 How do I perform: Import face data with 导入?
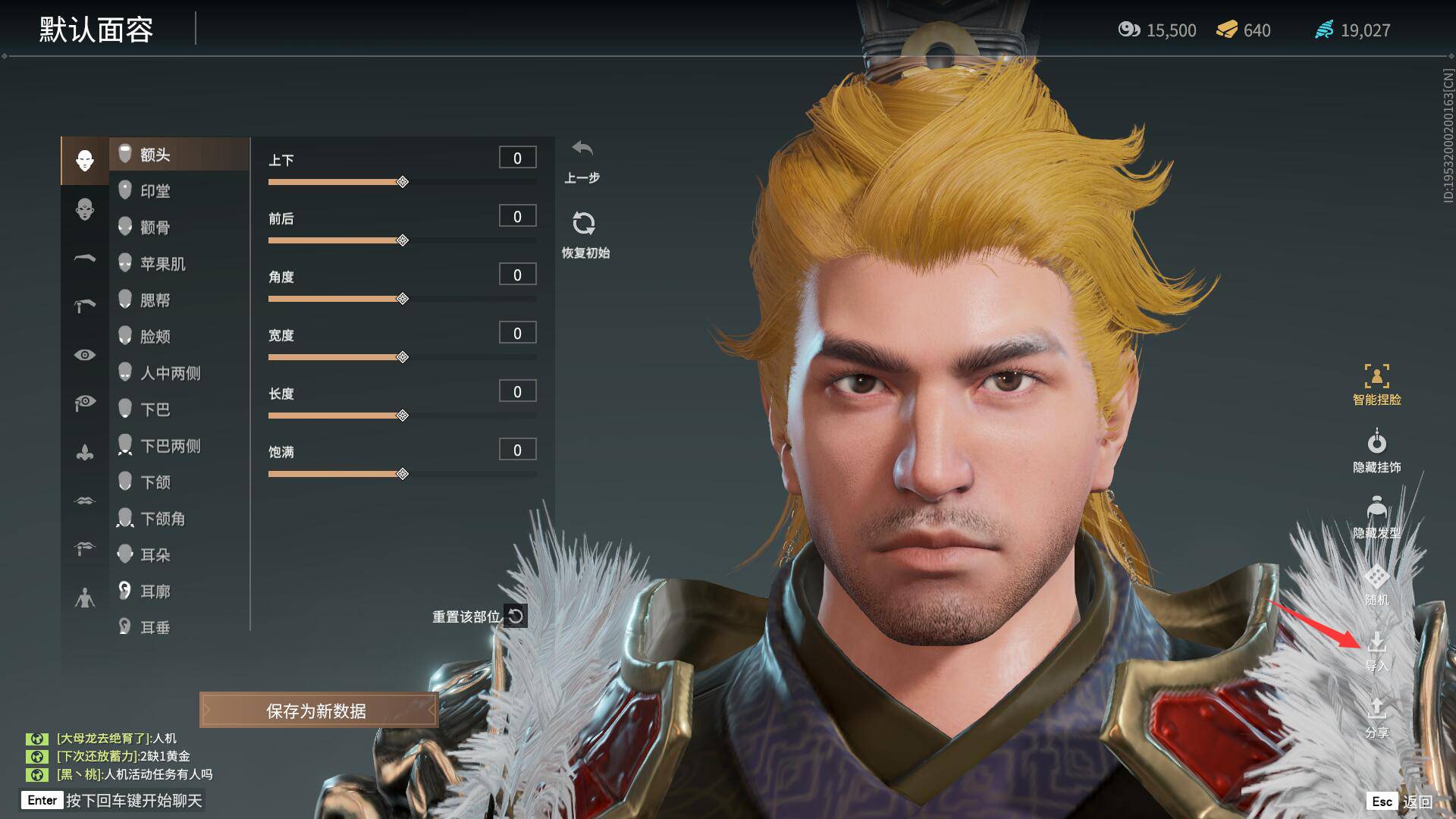(x=1376, y=651)
